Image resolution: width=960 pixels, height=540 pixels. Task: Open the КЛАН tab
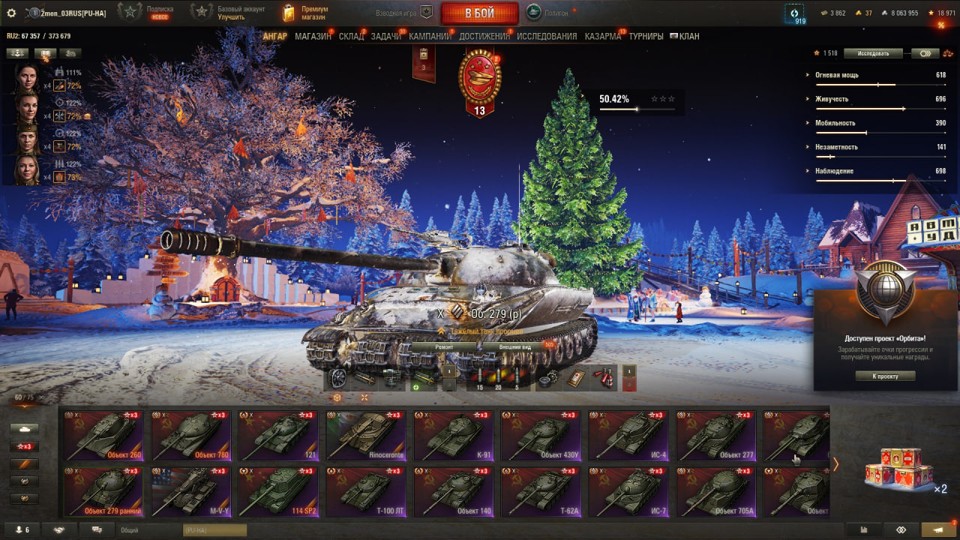pos(685,36)
